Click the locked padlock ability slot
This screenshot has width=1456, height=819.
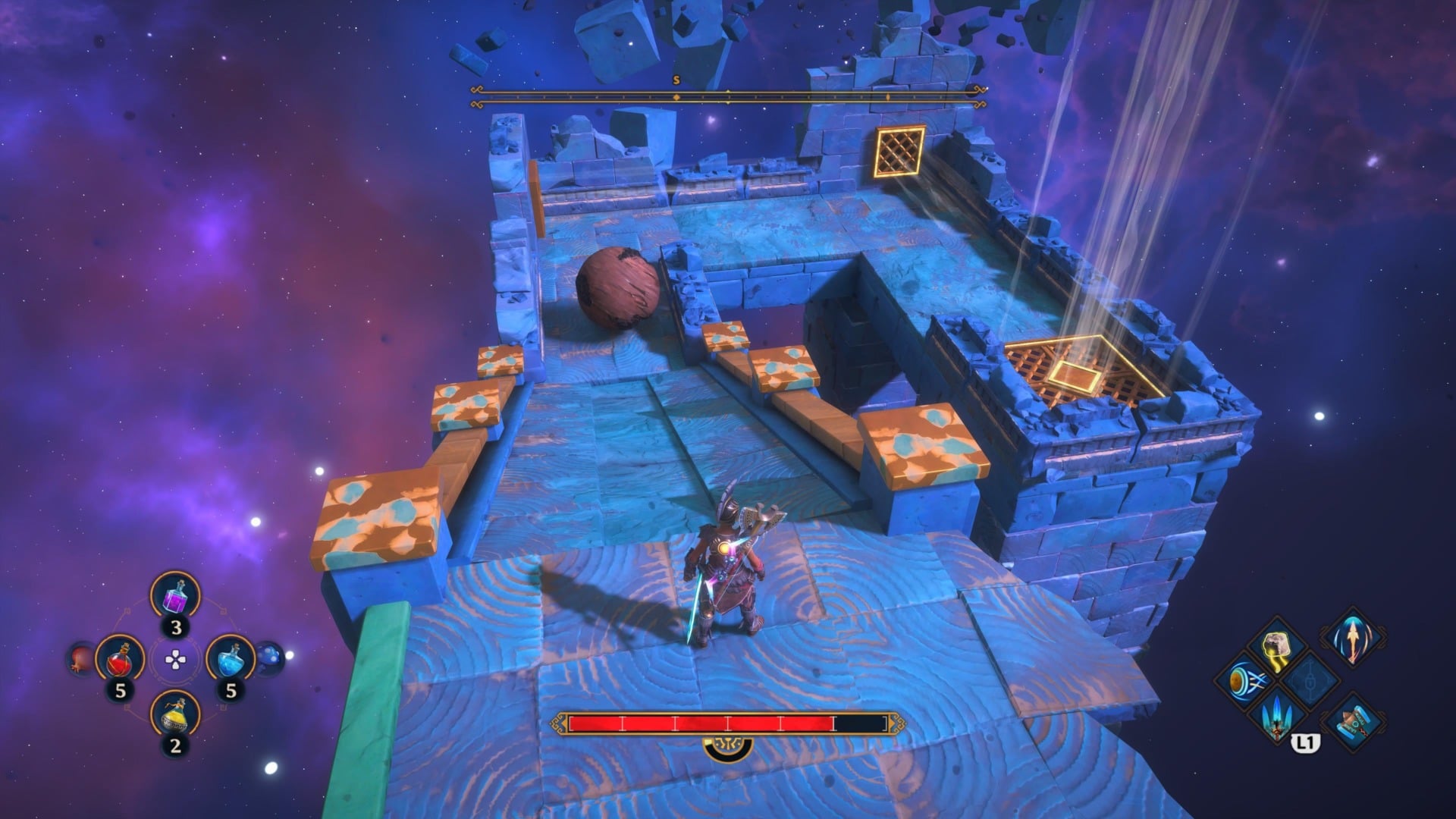1310,680
